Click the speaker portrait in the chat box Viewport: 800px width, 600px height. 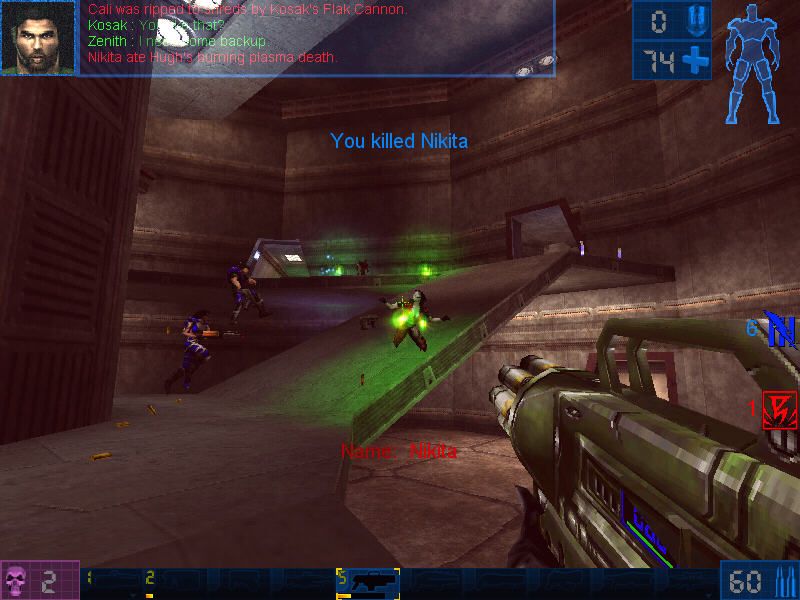pyautogui.click(x=38, y=37)
